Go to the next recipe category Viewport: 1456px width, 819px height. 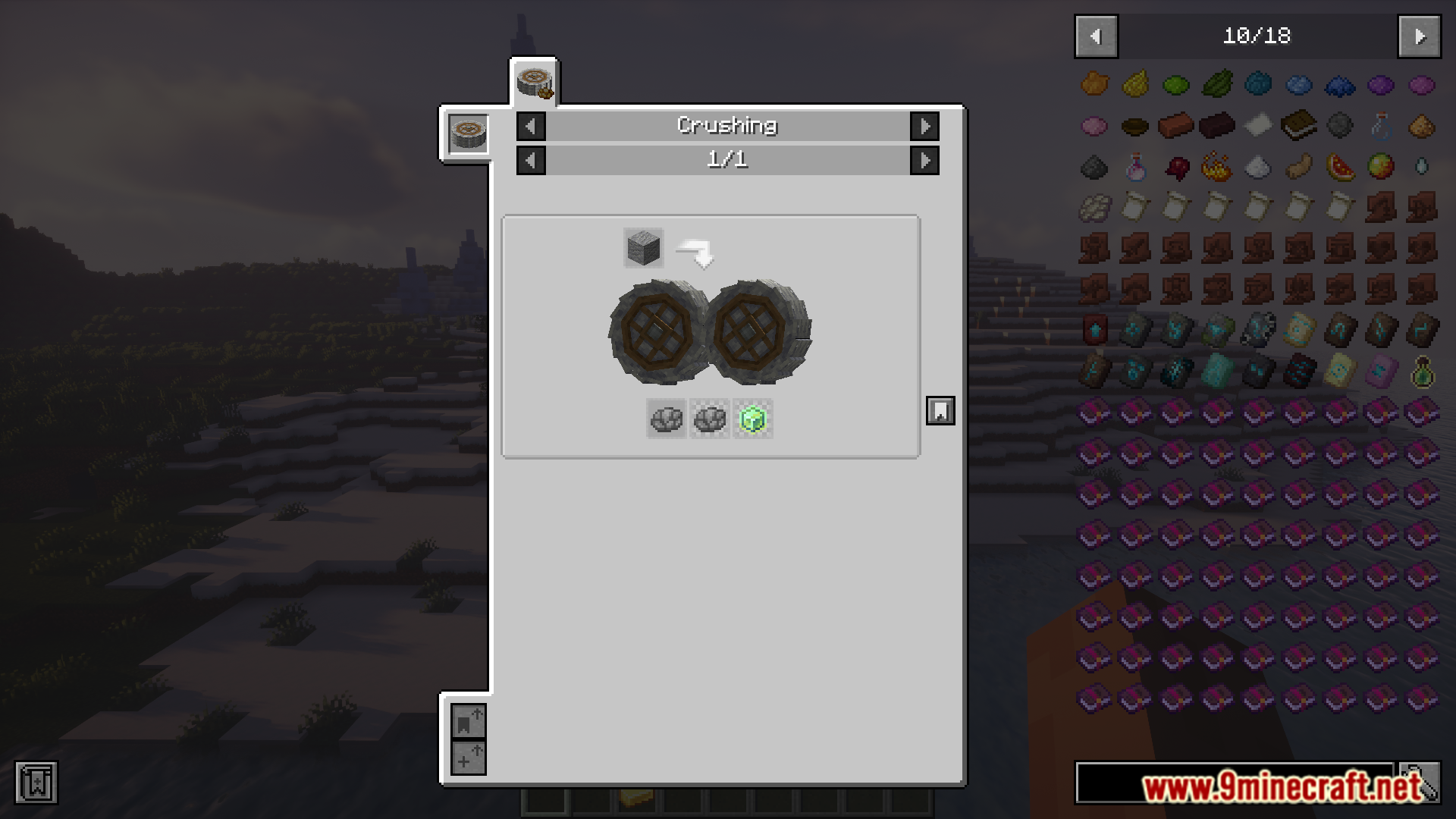click(924, 126)
